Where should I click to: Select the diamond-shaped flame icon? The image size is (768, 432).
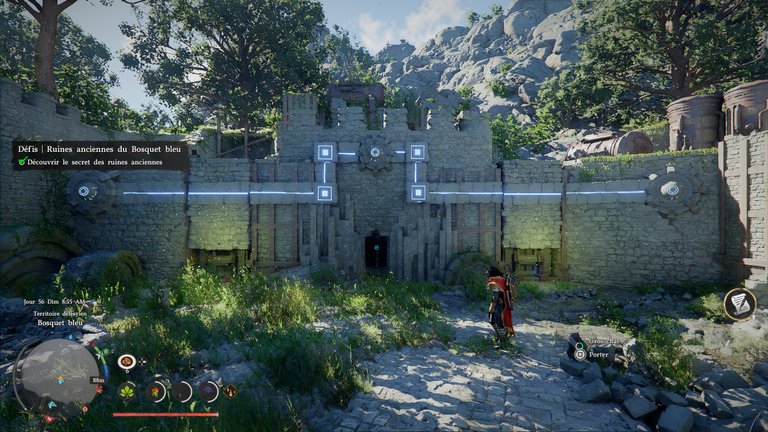click(231, 391)
